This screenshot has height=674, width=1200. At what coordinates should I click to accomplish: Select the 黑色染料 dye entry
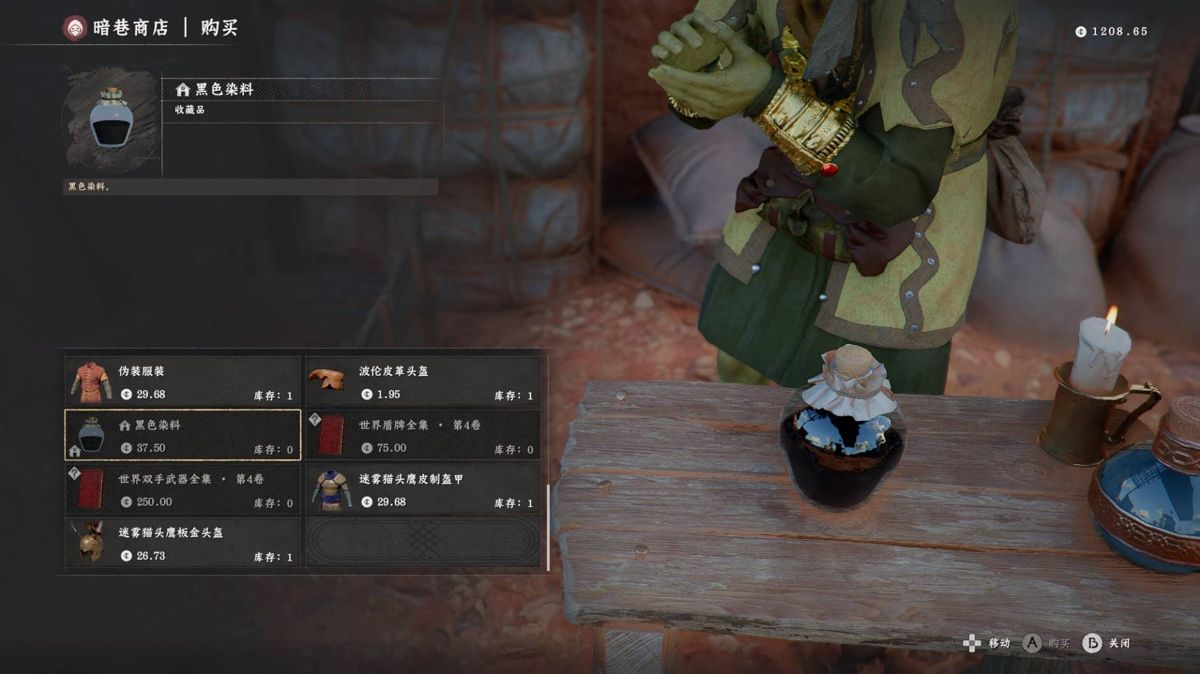point(183,435)
